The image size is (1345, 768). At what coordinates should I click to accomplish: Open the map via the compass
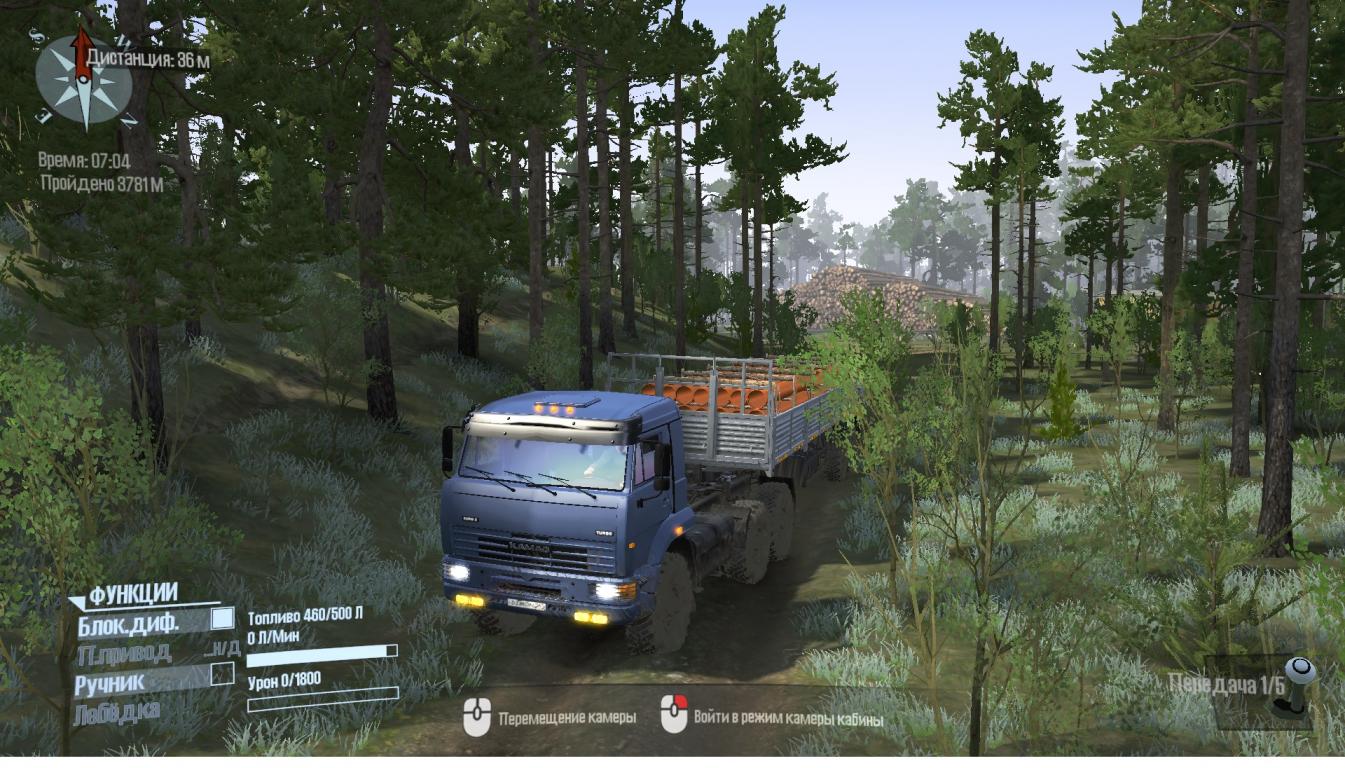(84, 82)
